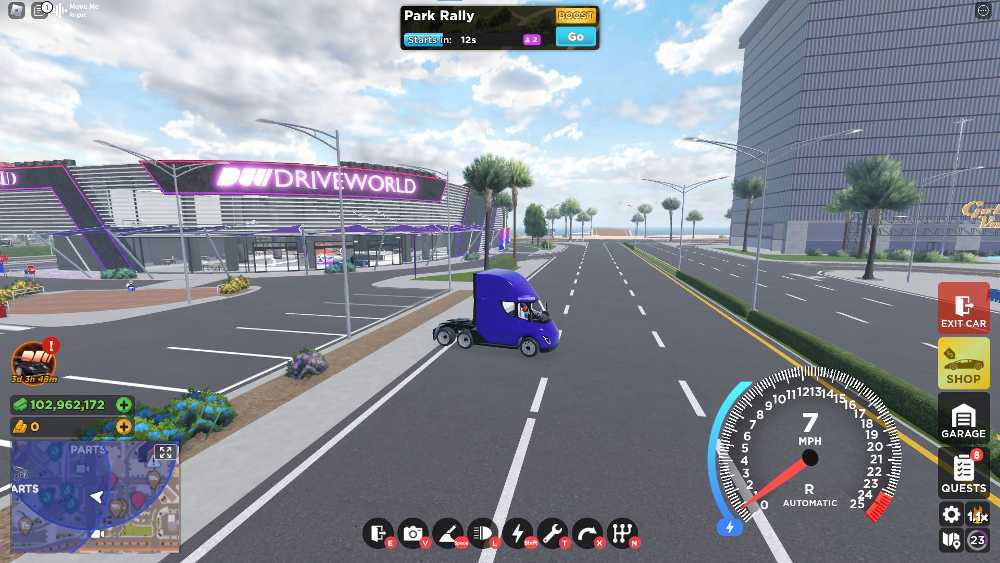
Task: Add more cash with green plus
Action: pos(123,405)
